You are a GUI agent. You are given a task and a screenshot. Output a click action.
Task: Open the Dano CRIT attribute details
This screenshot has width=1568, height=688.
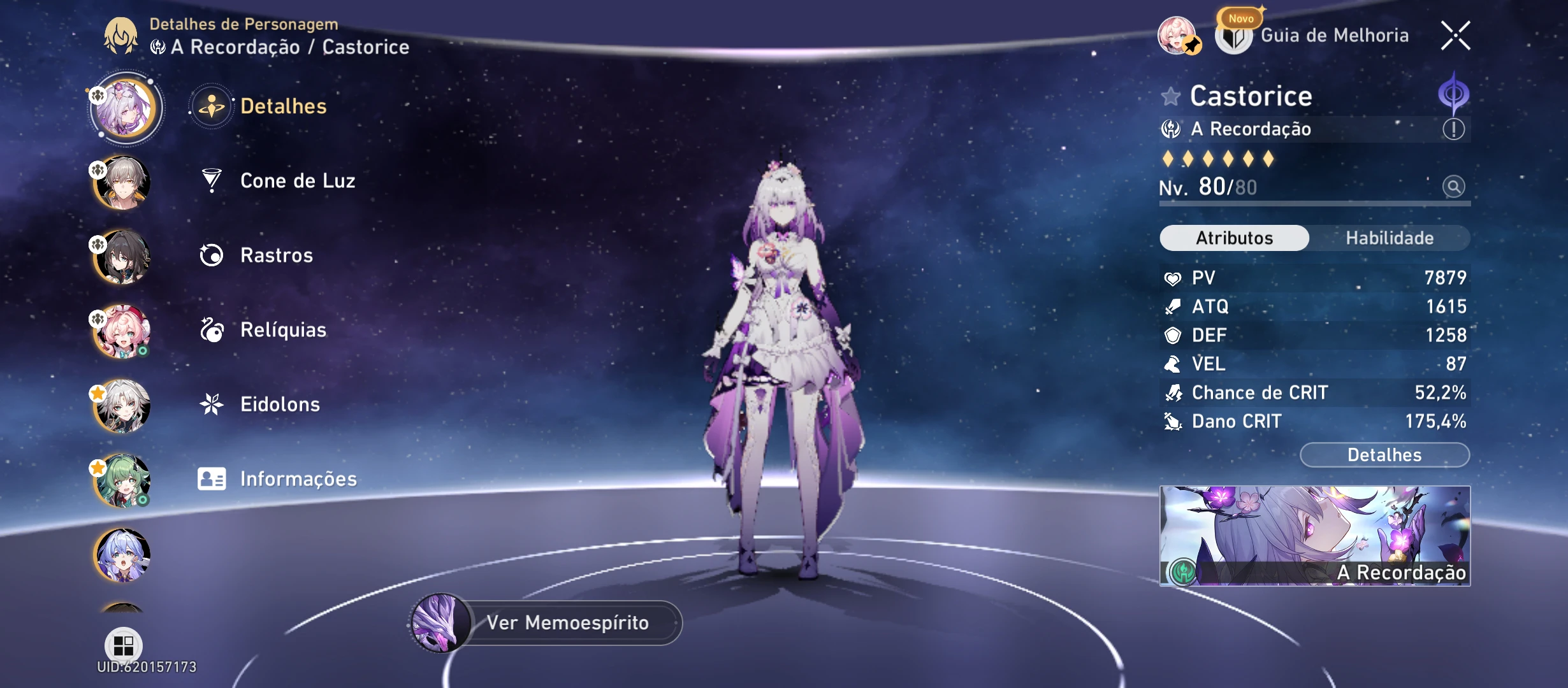coord(1313,421)
